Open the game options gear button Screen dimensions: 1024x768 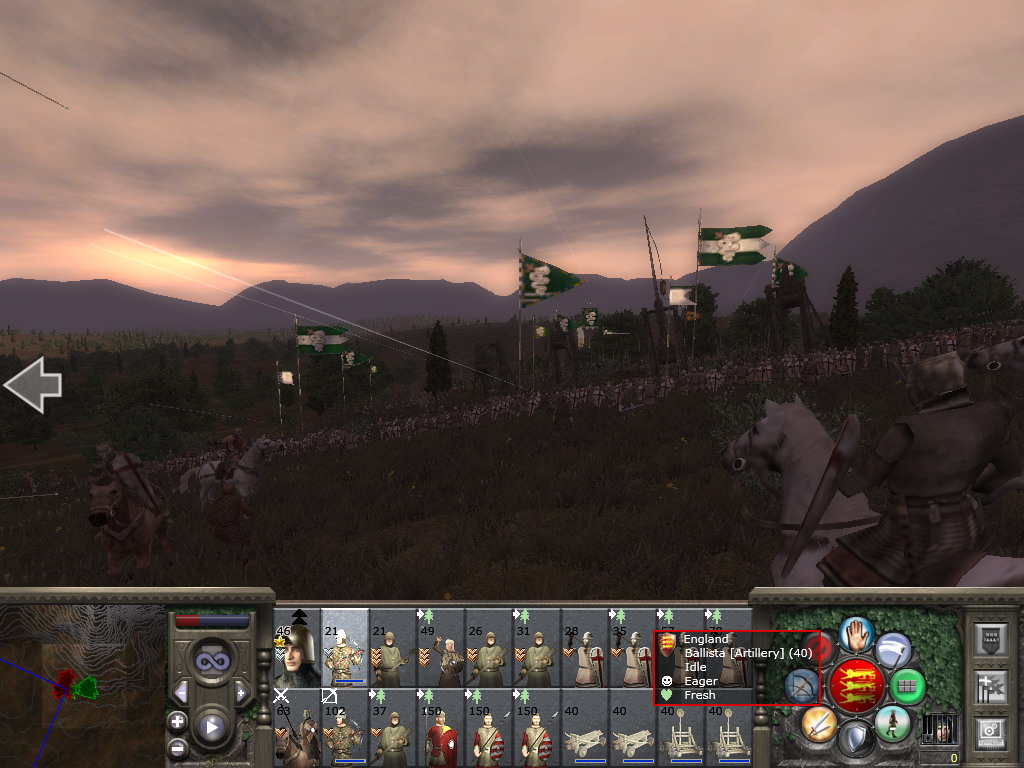point(990,733)
